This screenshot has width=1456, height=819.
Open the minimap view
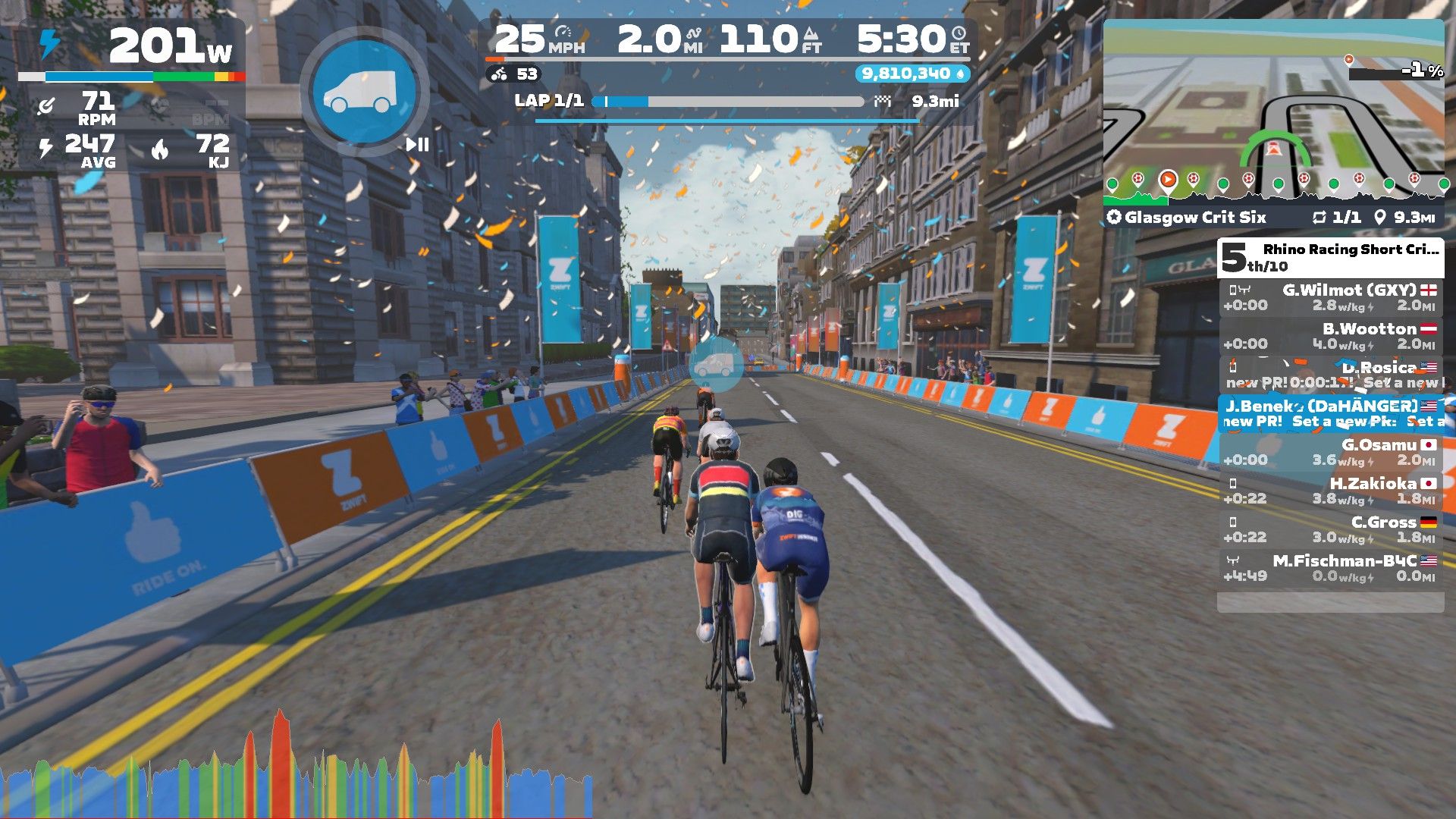[1274, 106]
